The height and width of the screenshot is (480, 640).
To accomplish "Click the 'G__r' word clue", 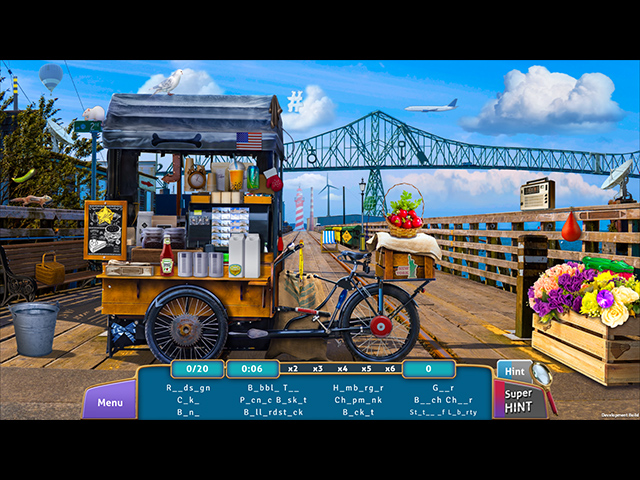I will [442, 388].
